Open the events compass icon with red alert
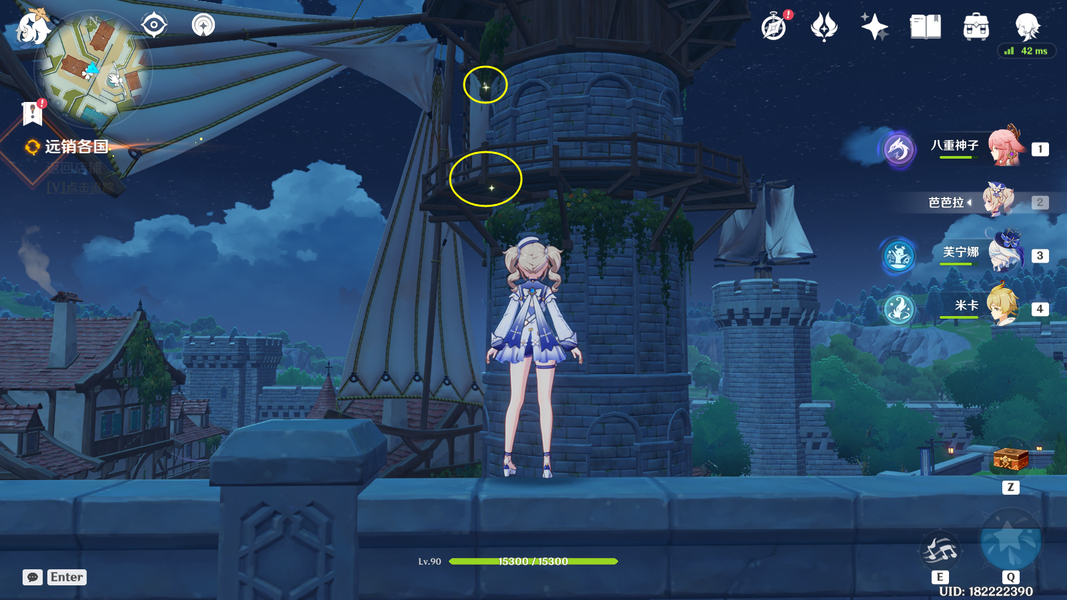The width and height of the screenshot is (1067, 600). 774,27
